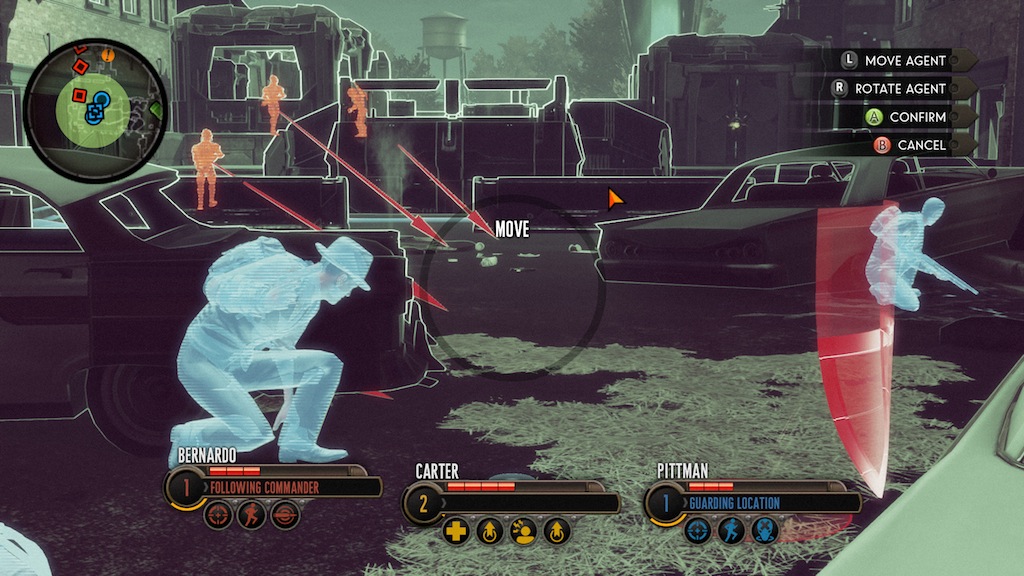Image resolution: width=1024 pixels, height=576 pixels.
Task: Select the Move Agent command option
Action: coord(904,61)
